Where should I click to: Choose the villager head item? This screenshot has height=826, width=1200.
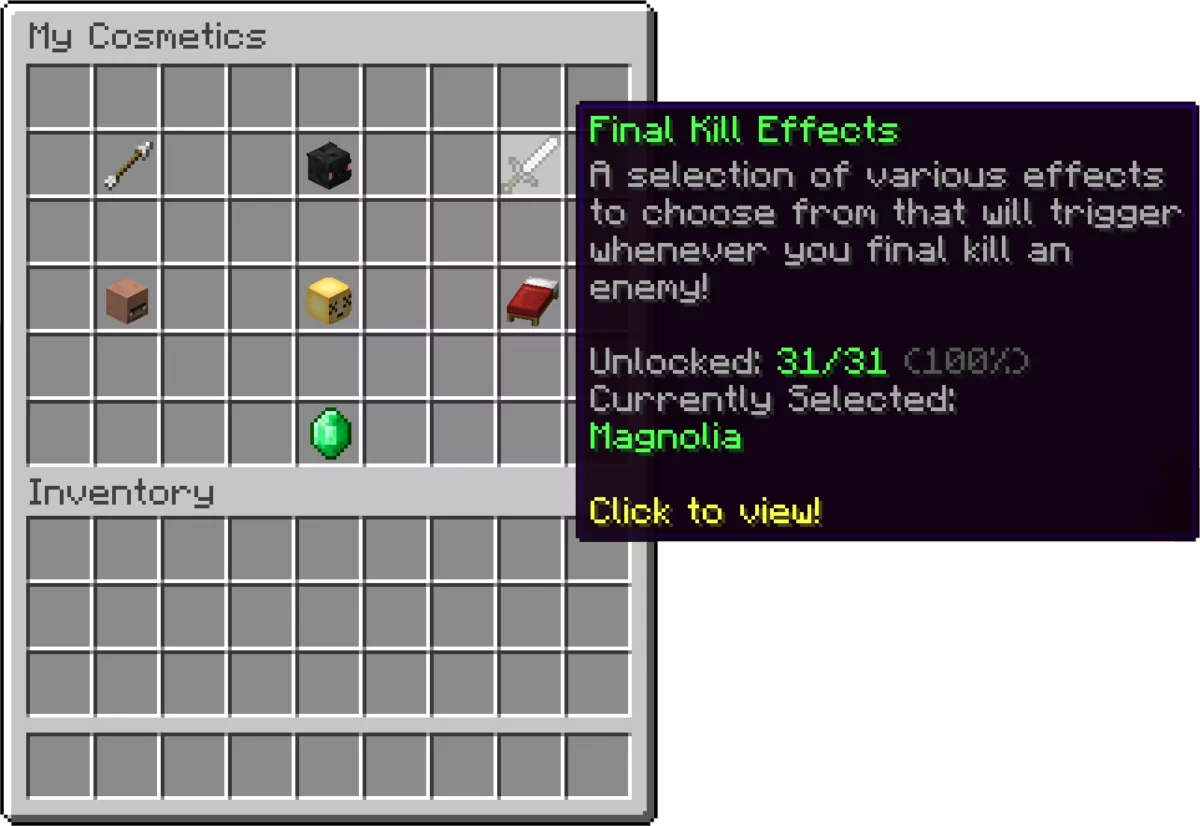pos(127,300)
